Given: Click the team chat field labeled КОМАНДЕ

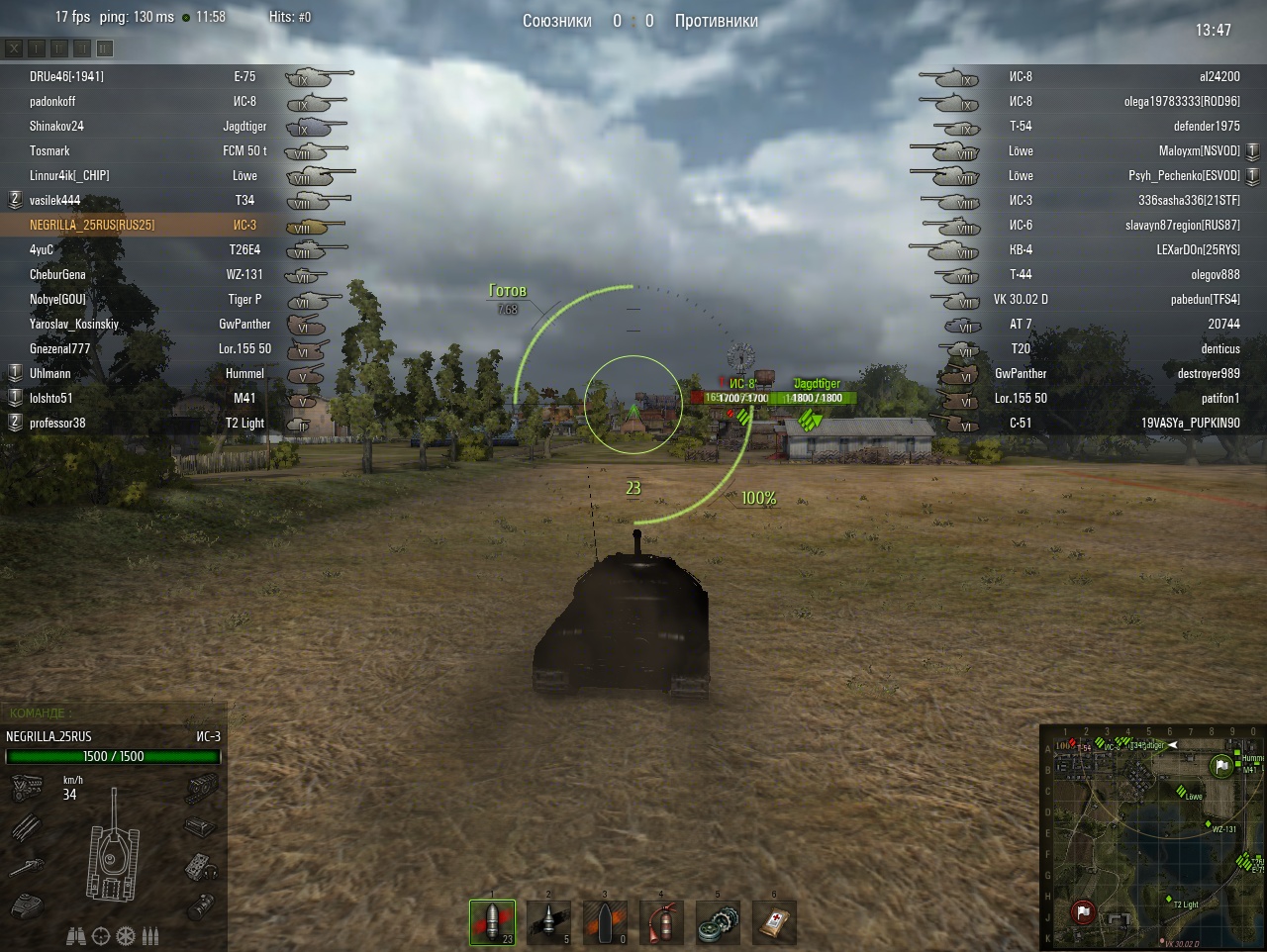Looking at the screenshot, I should point(114,713).
